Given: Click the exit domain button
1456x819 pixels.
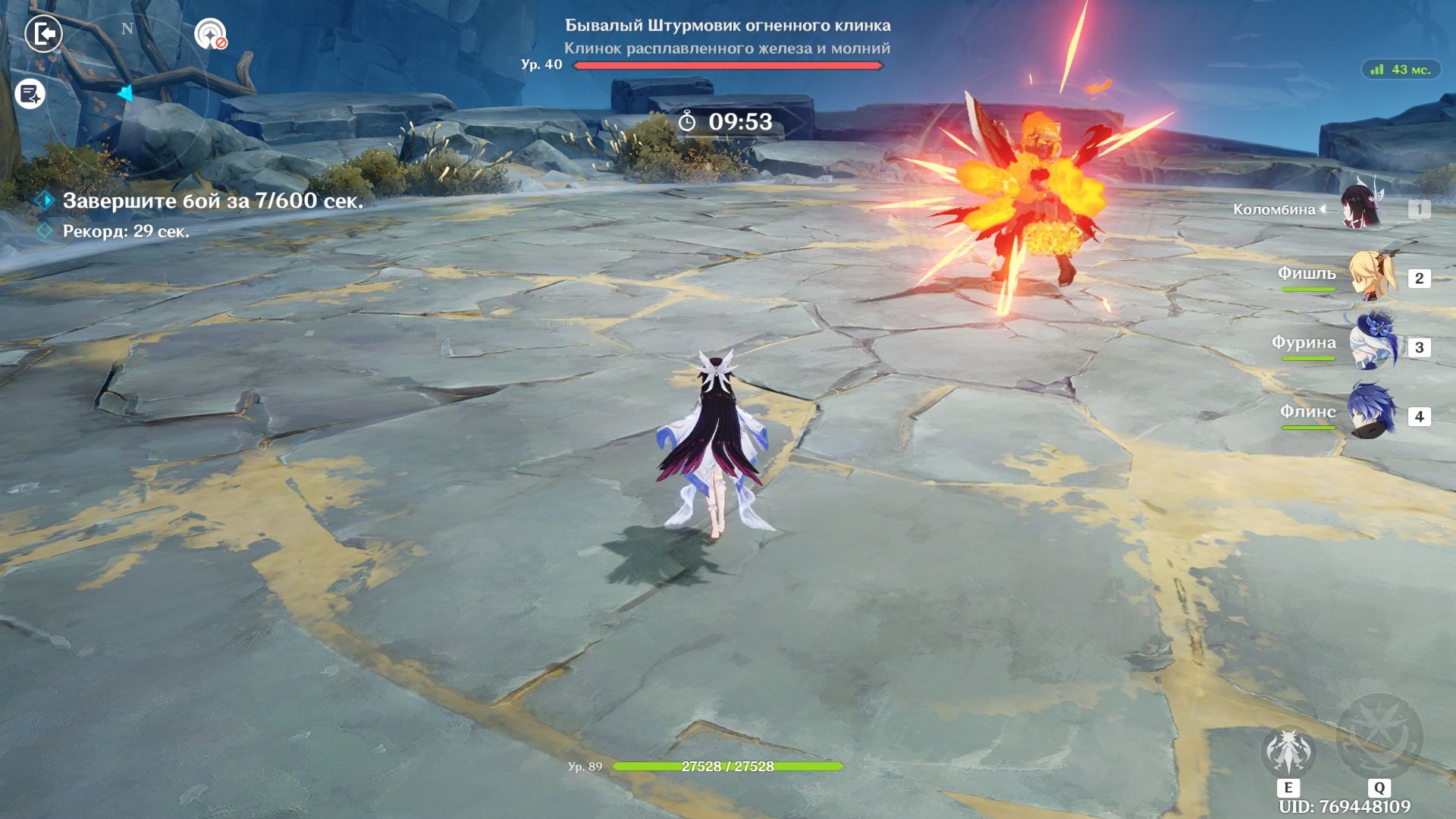Looking at the screenshot, I should click(43, 34).
